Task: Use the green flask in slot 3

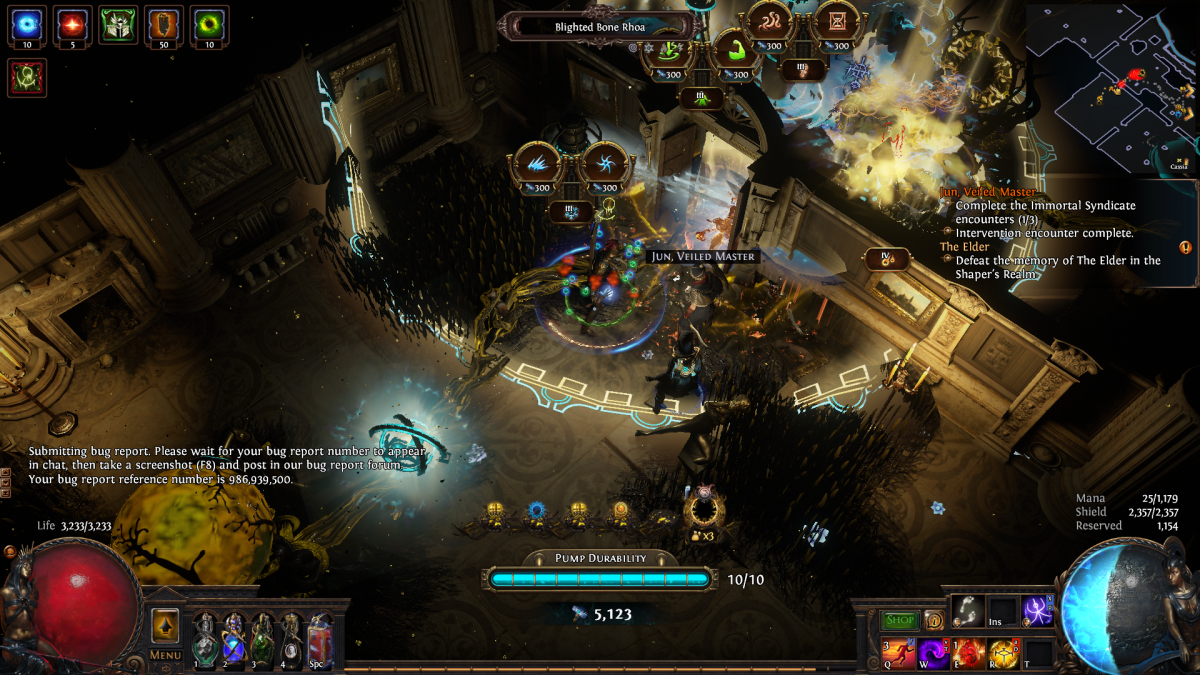Action: click(x=263, y=638)
